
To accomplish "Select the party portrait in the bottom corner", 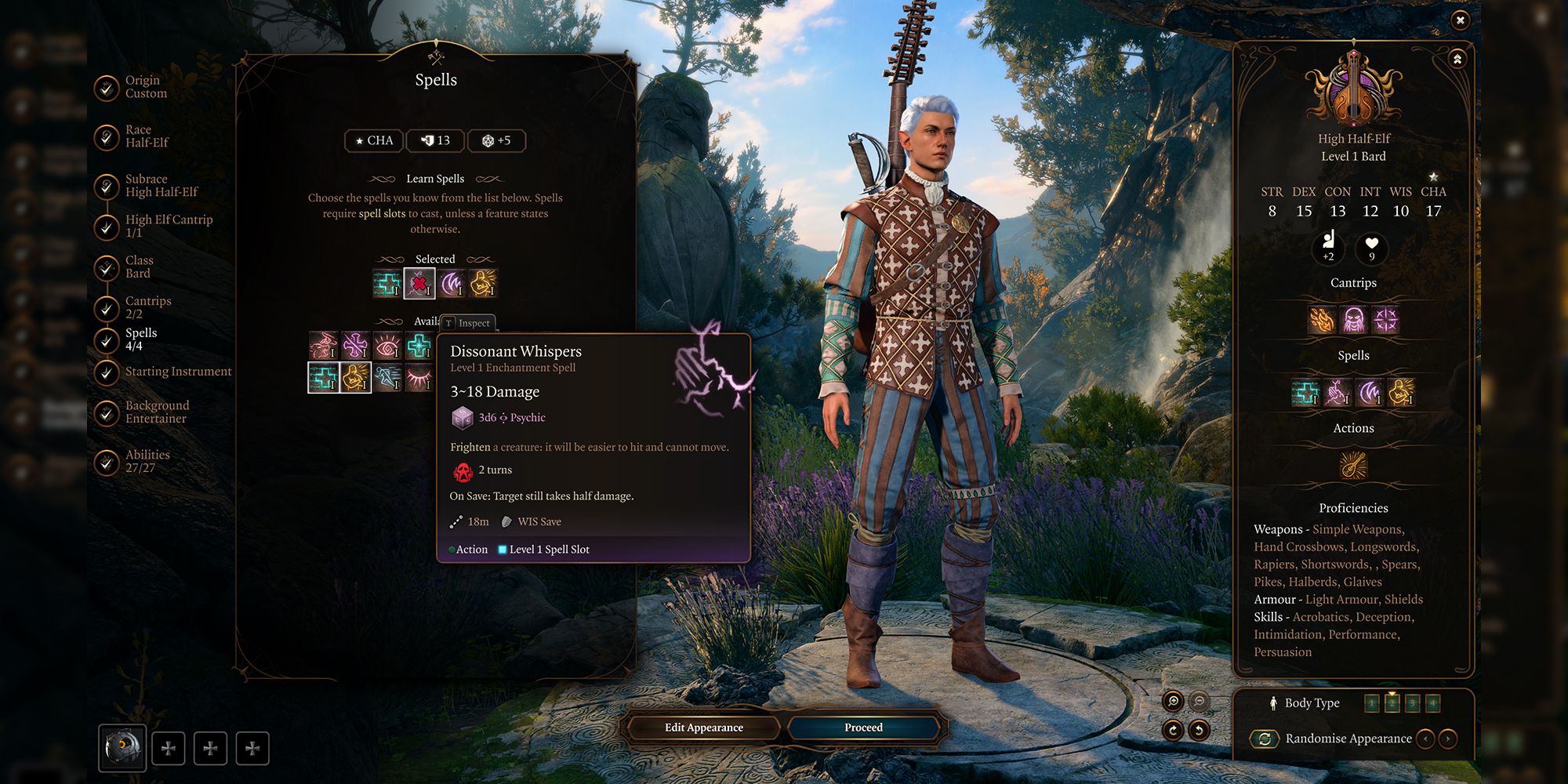I will (x=122, y=747).
